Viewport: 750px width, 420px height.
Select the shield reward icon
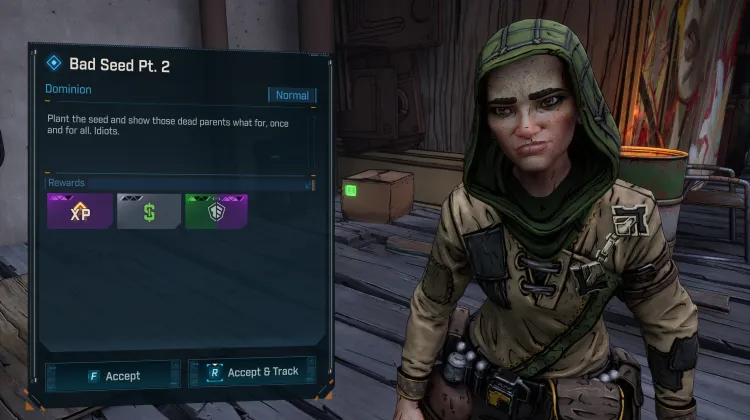click(x=216, y=211)
